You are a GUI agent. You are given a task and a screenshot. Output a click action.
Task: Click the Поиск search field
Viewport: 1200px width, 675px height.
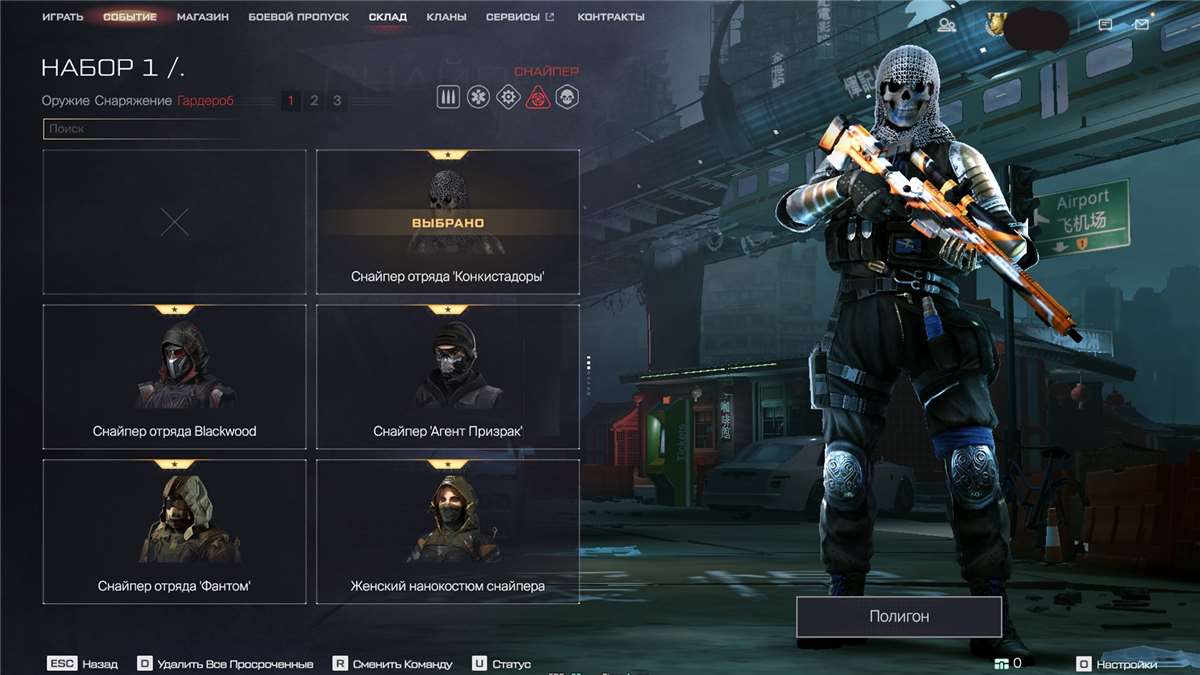pyautogui.click(x=140, y=129)
